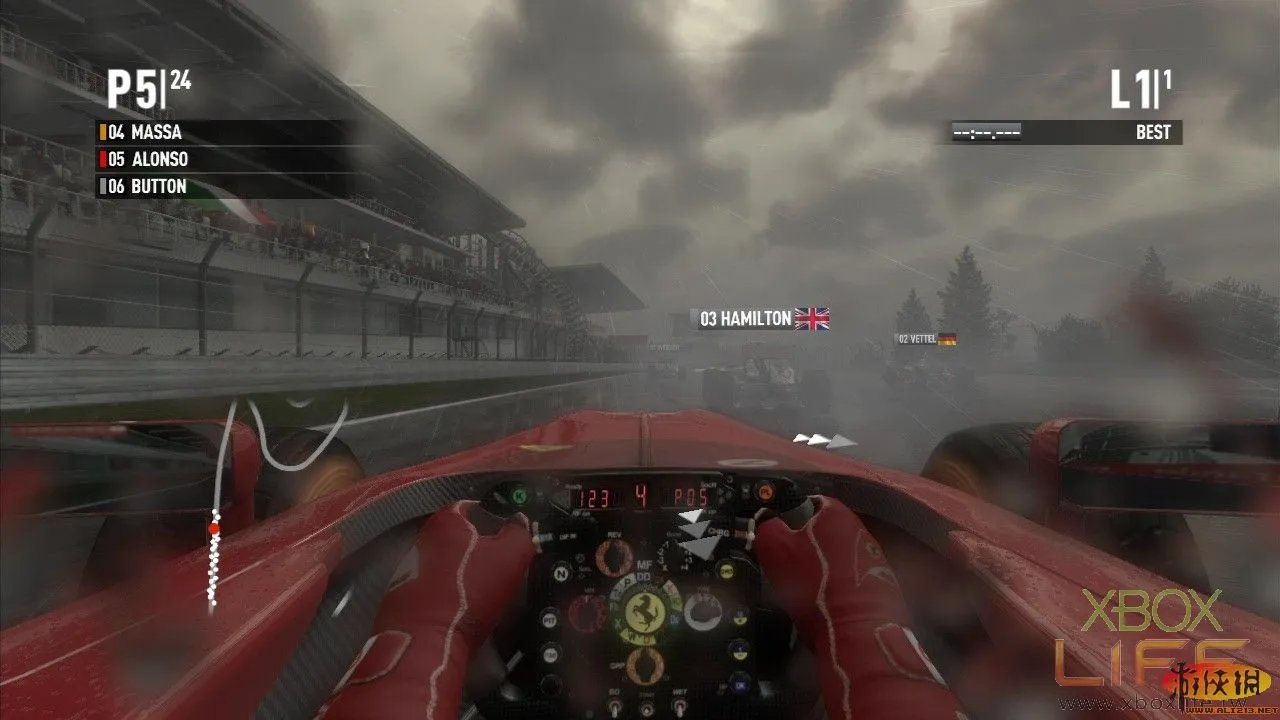Image resolution: width=1280 pixels, height=720 pixels.
Task: Click the BEST label on the timing panel
Action: (1153, 131)
